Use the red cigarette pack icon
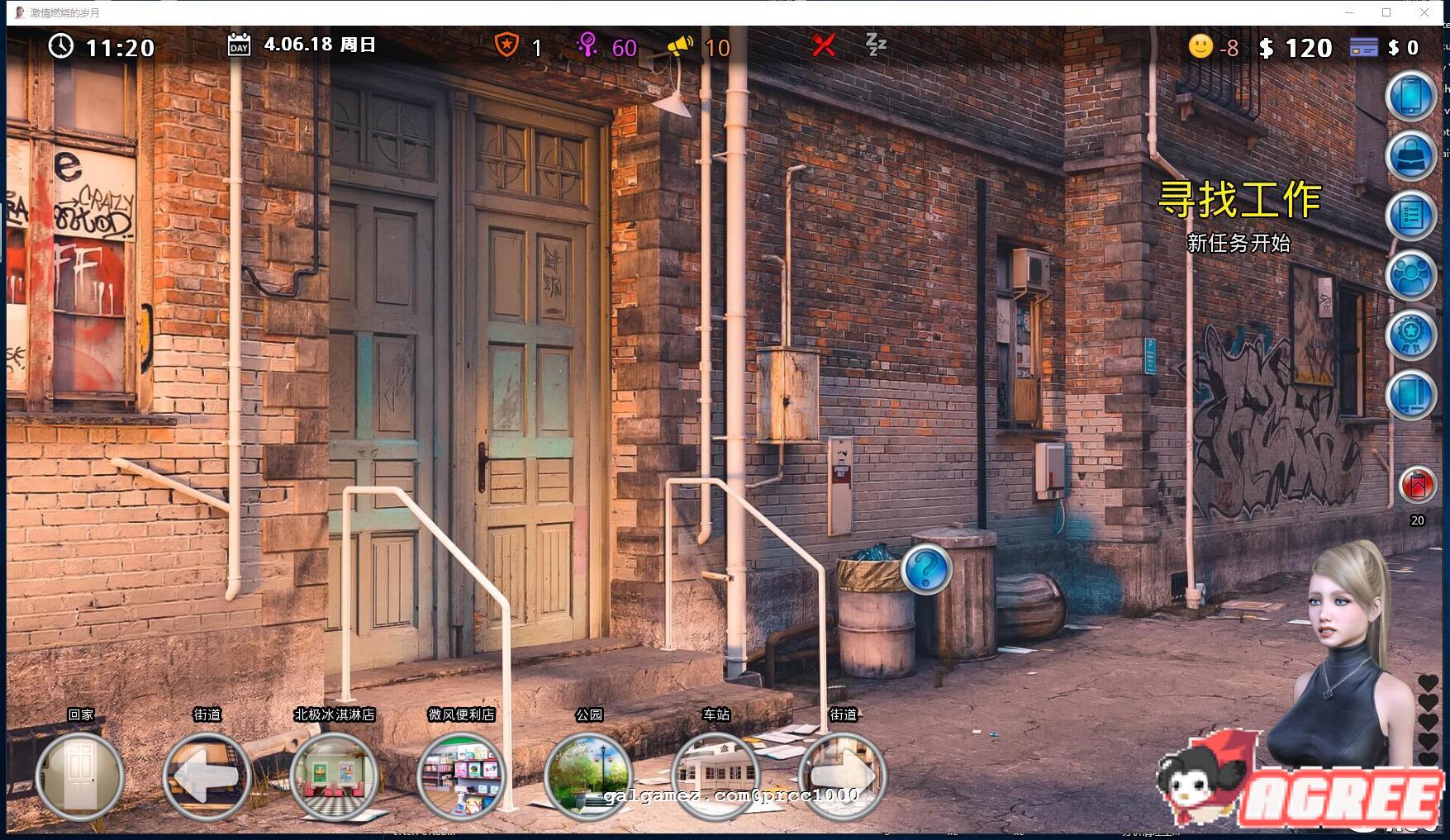1450x840 pixels. coord(1417,485)
